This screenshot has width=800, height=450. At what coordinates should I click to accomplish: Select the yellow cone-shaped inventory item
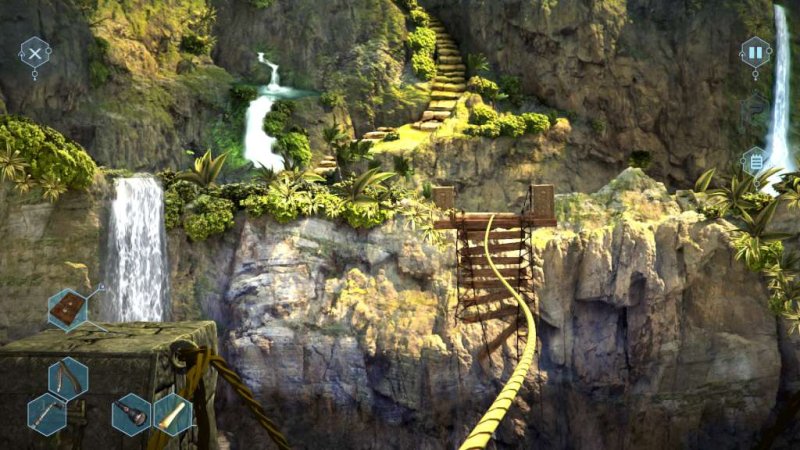(x=171, y=413)
